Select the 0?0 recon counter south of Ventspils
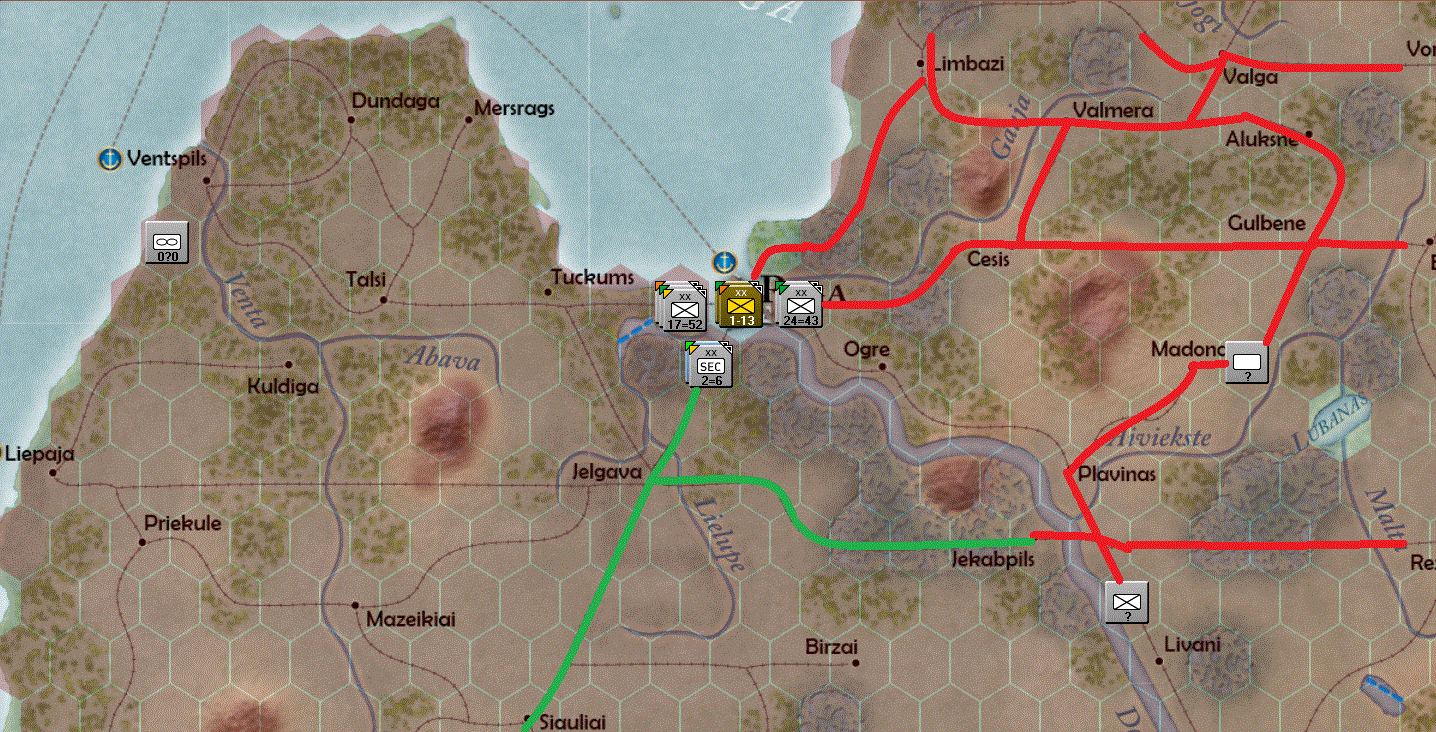 point(166,240)
